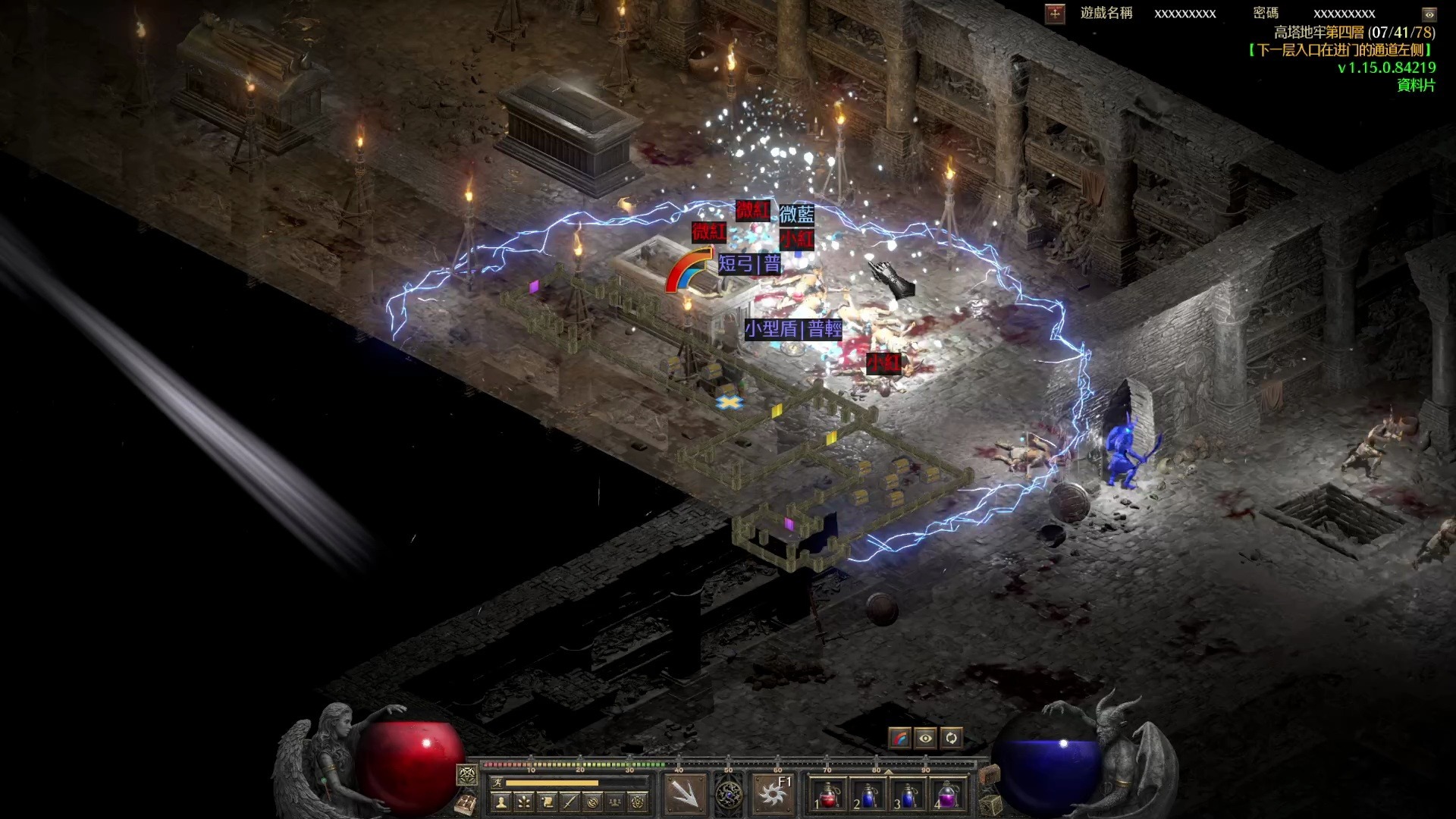1456x819 pixels.
Task: Click the circular arrows swap button
Action: (x=951, y=738)
